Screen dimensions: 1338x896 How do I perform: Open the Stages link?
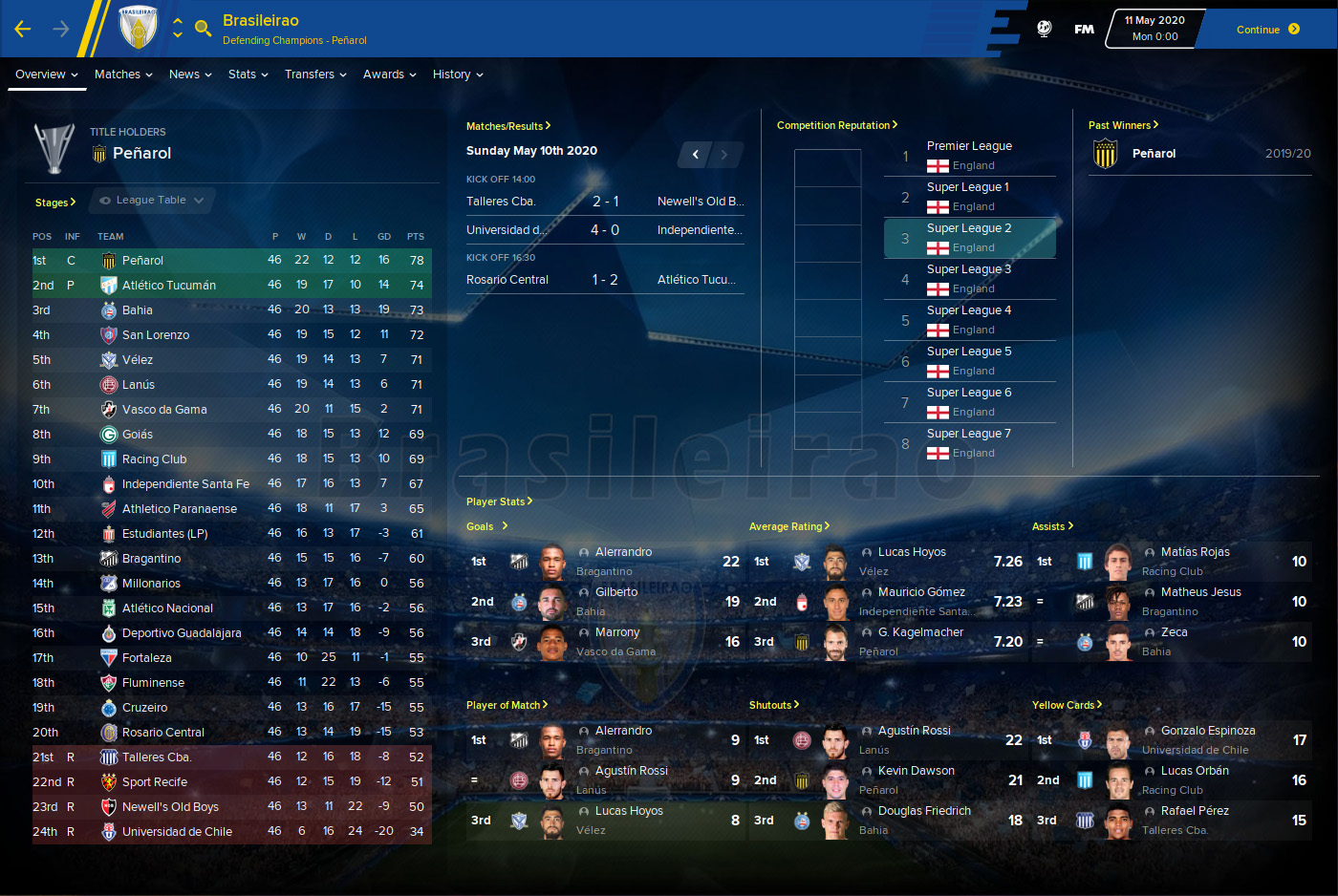pos(54,203)
